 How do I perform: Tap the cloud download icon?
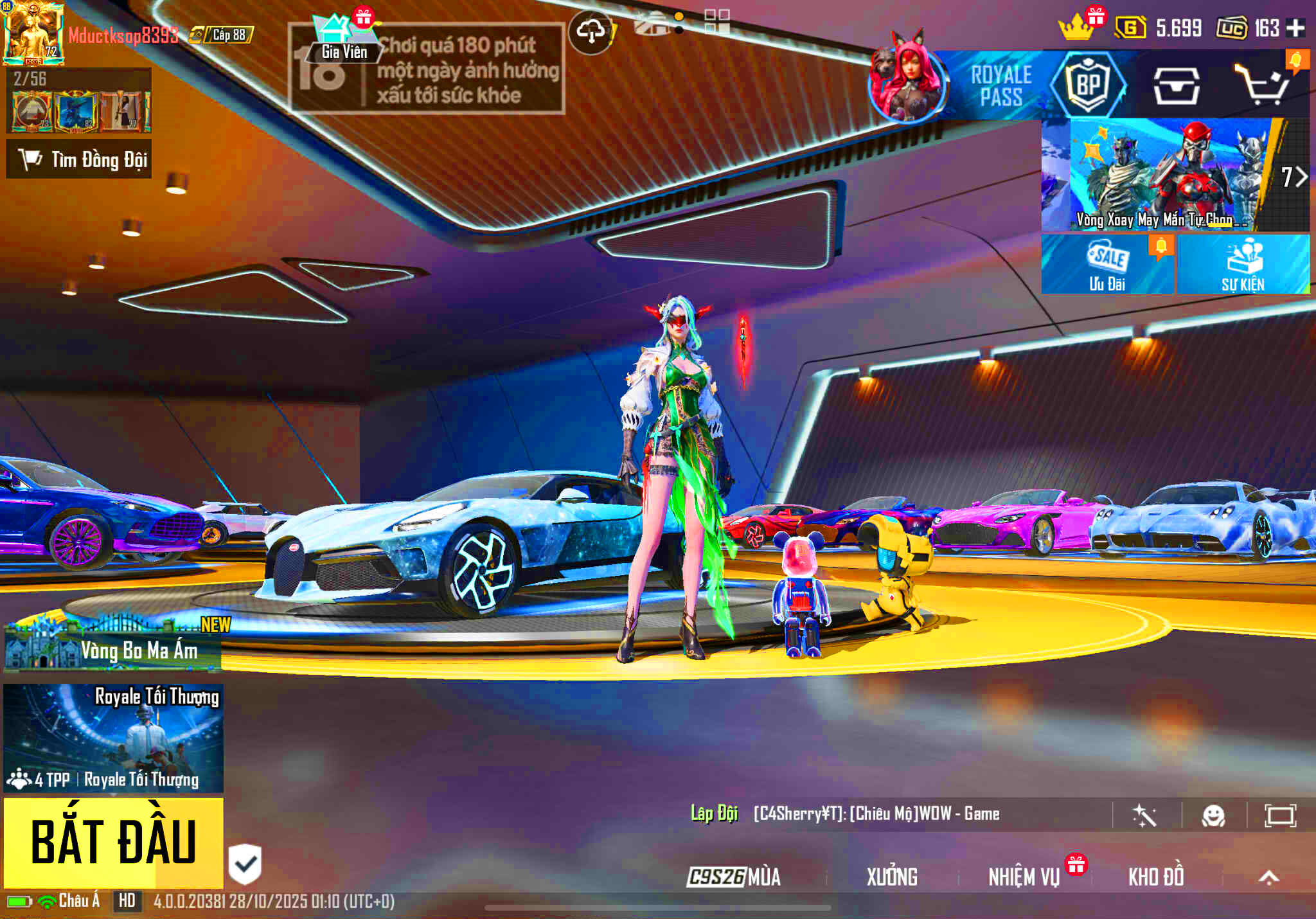(591, 31)
